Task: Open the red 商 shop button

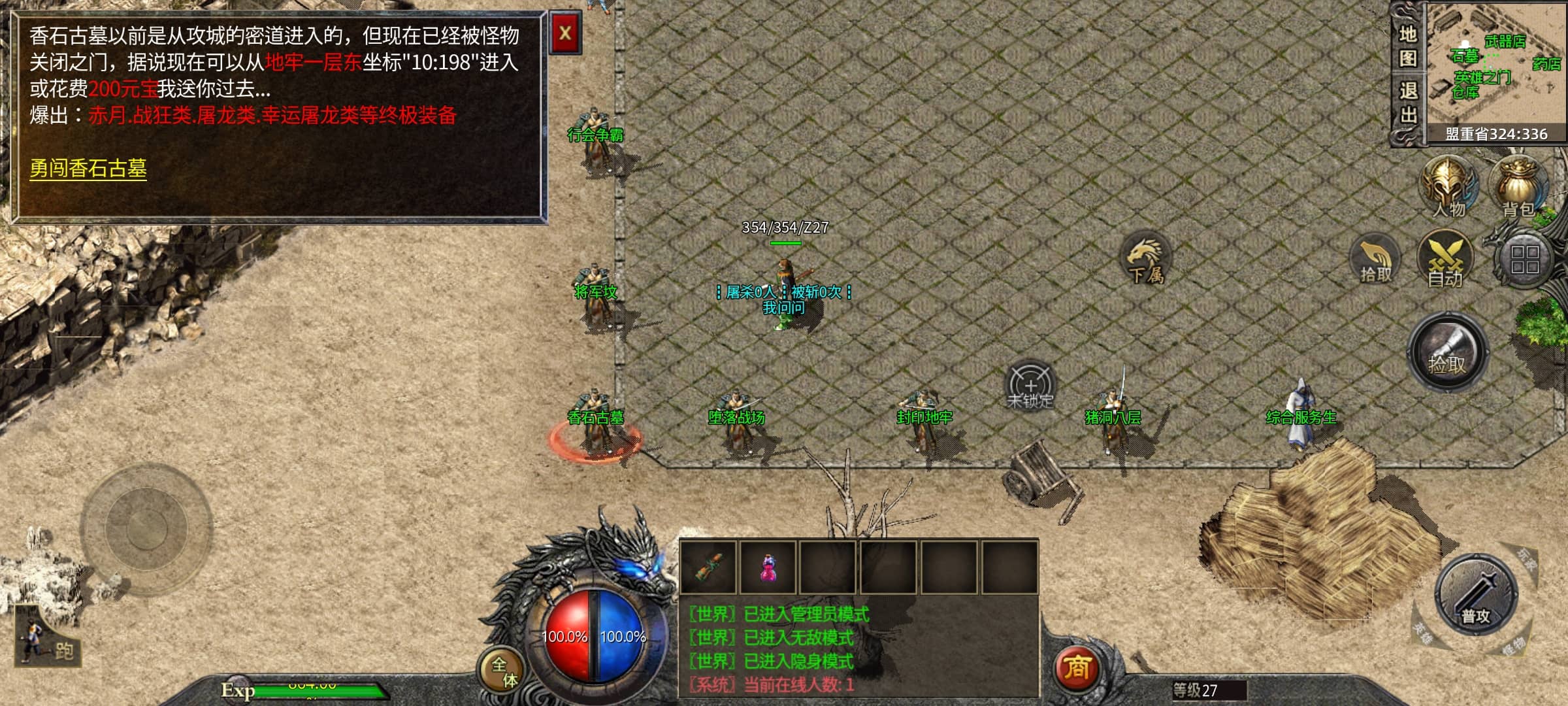Action: coord(1077,668)
